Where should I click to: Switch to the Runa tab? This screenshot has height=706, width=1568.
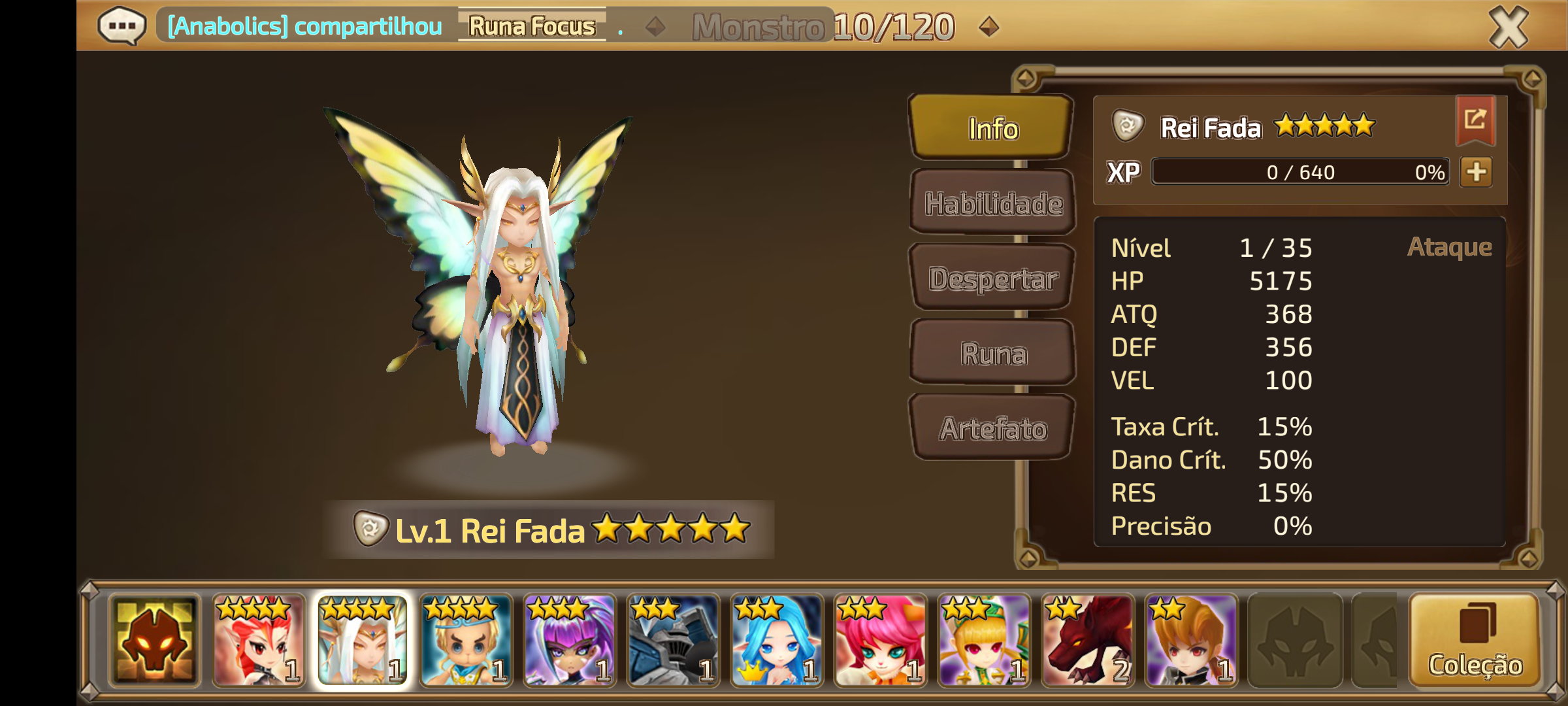(x=992, y=354)
